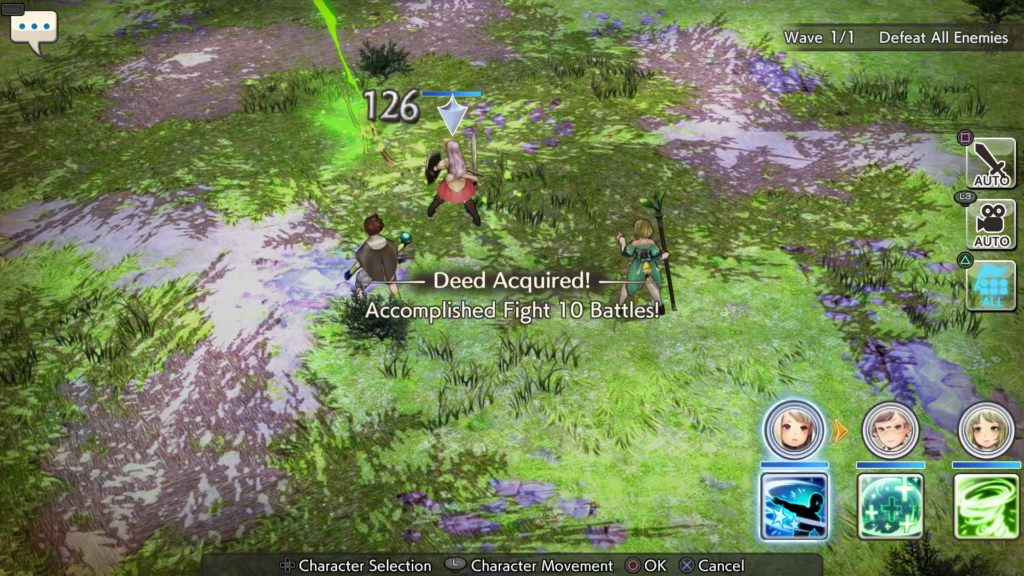
Task: Activate the ALL skills button
Action: pos(990,285)
